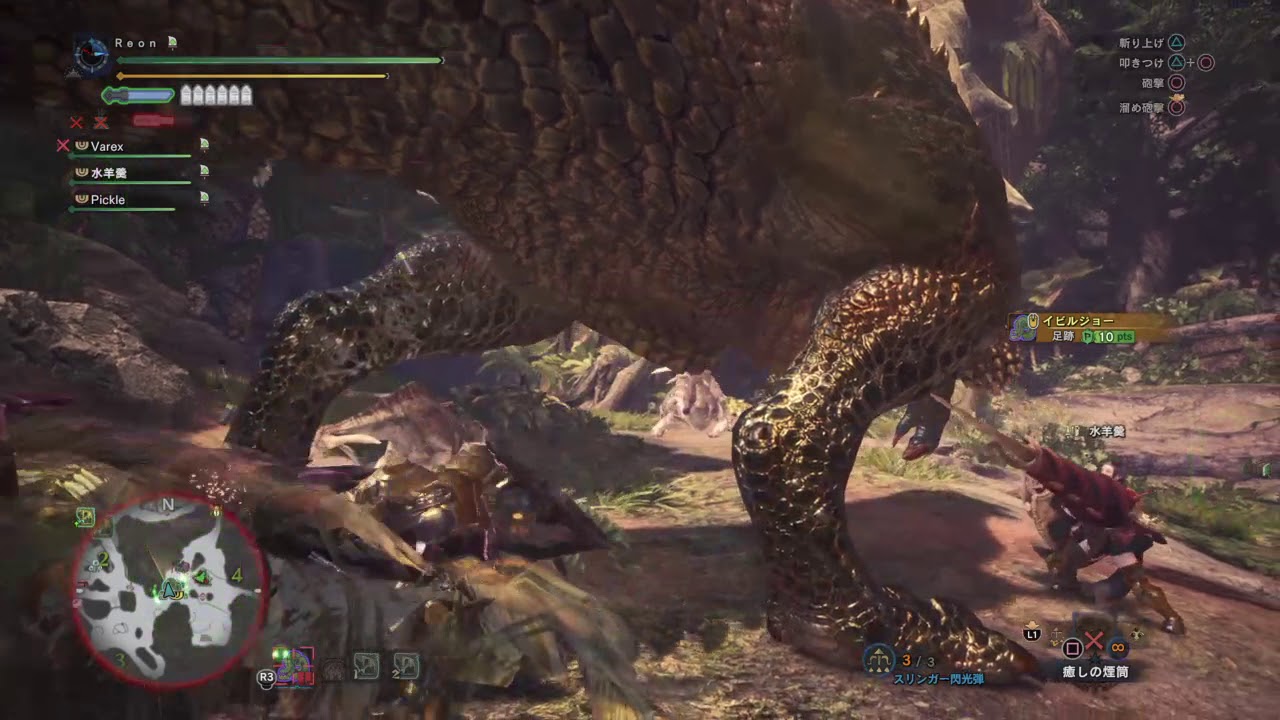This screenshot has width=1280, height=720.
Task: Click Reon's green health bar
Action: click(x=280, y=60)
